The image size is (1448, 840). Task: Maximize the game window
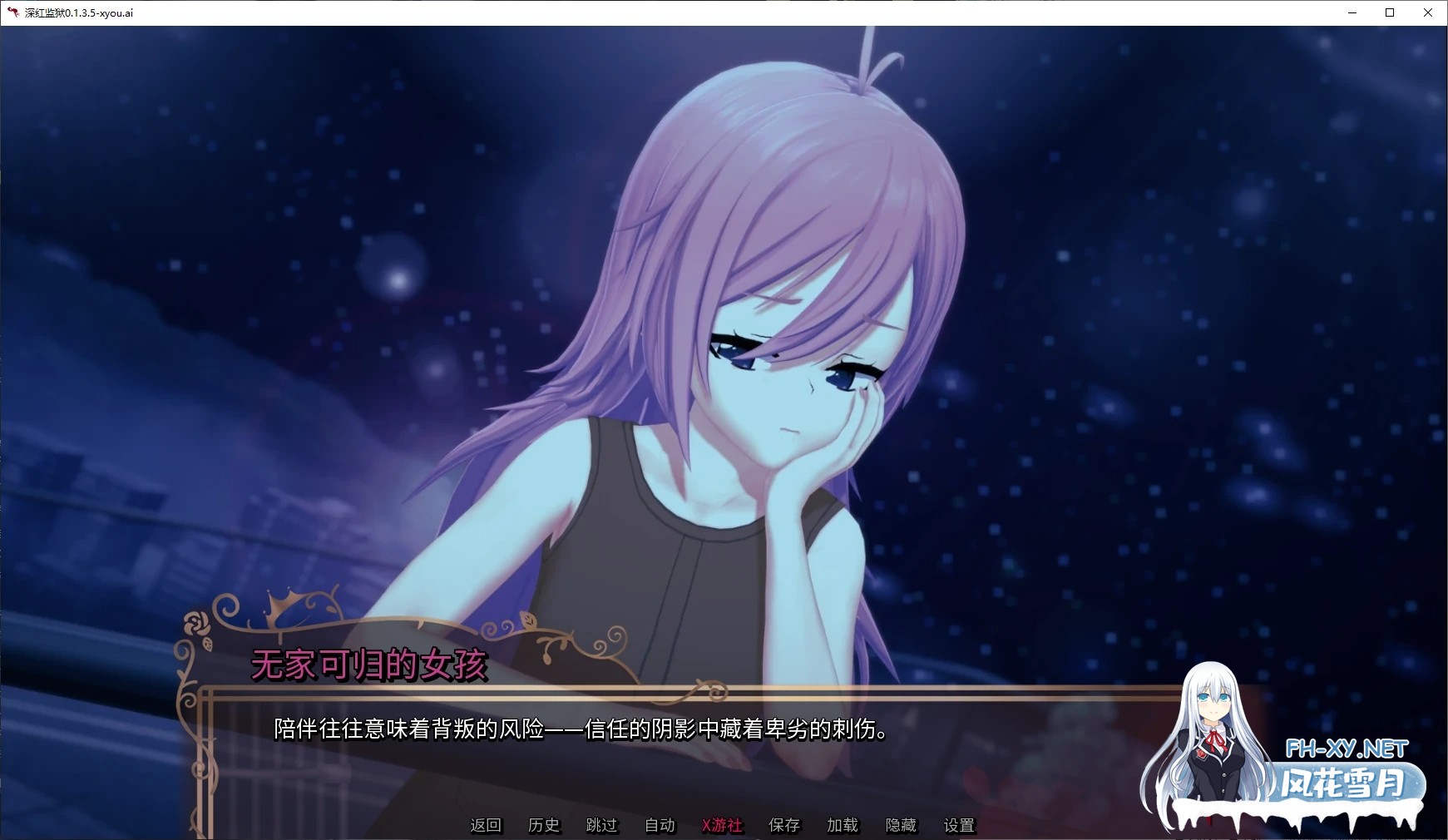pyautogui.click(x=1389, y=12)
